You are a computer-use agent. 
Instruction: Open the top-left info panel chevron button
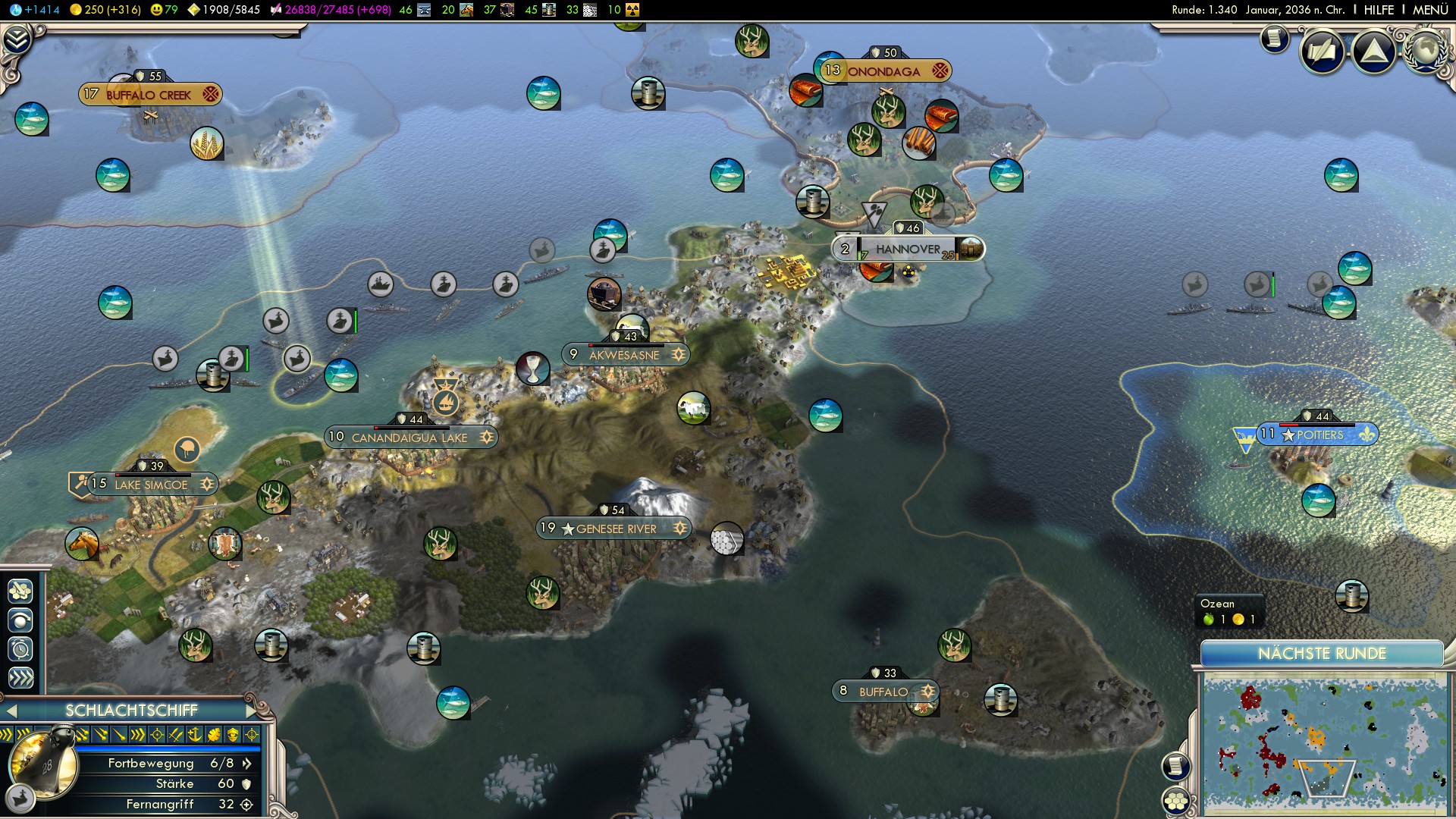coord(17,39)
